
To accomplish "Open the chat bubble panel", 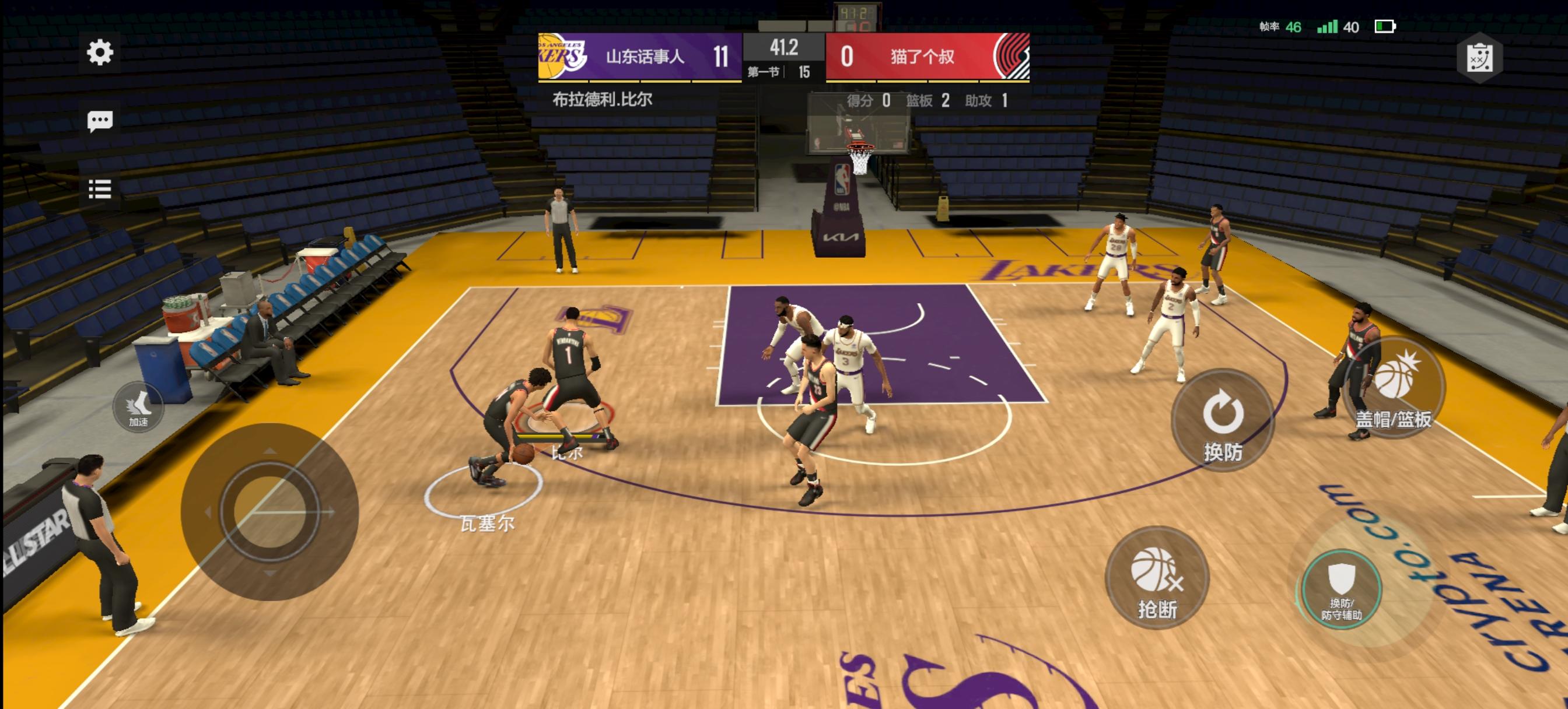I will point(100,121).
